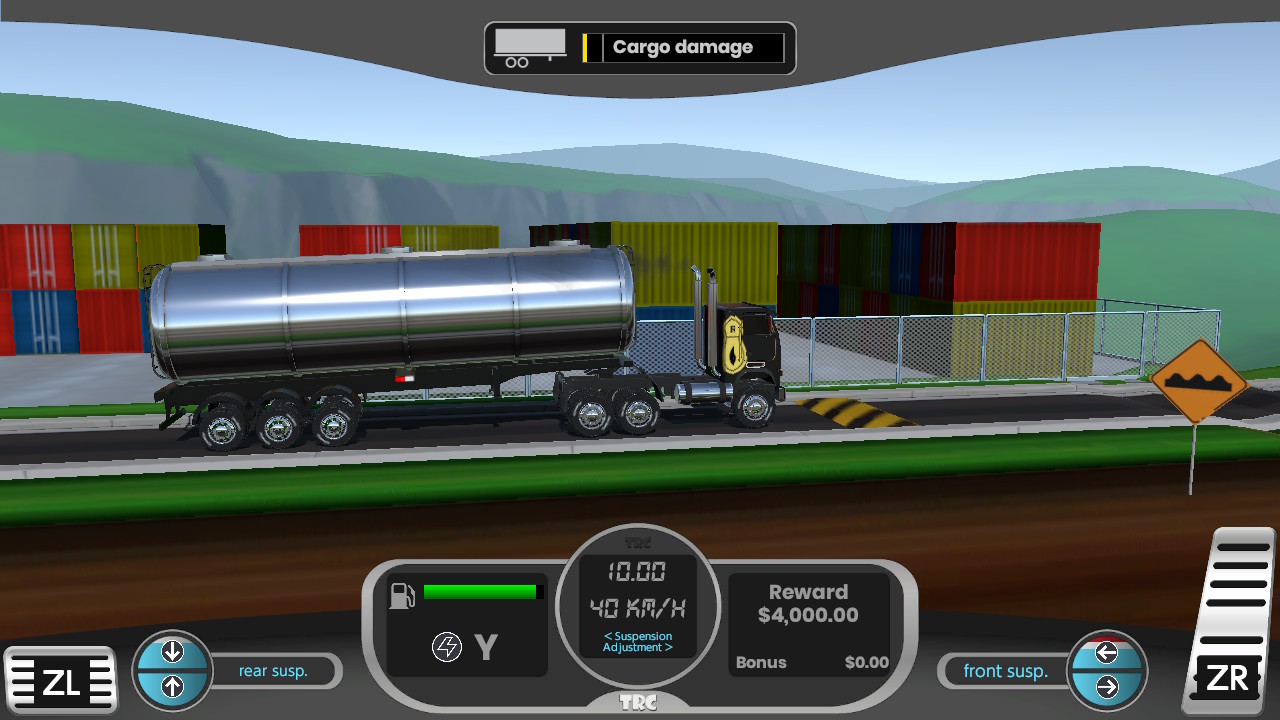
Task: Select the Cargo damage status bar
Action: coord(681,46)
